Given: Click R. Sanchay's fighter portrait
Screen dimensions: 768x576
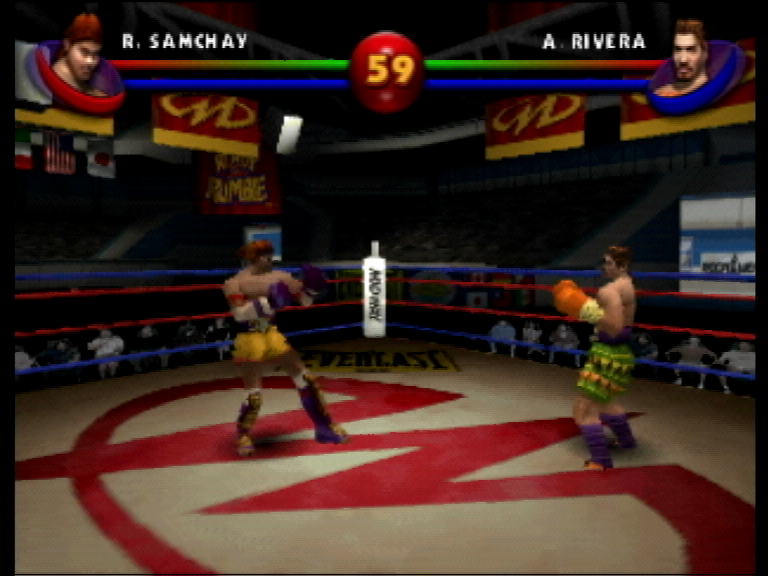Looking at the screenshot, I should tap(80, 62).
